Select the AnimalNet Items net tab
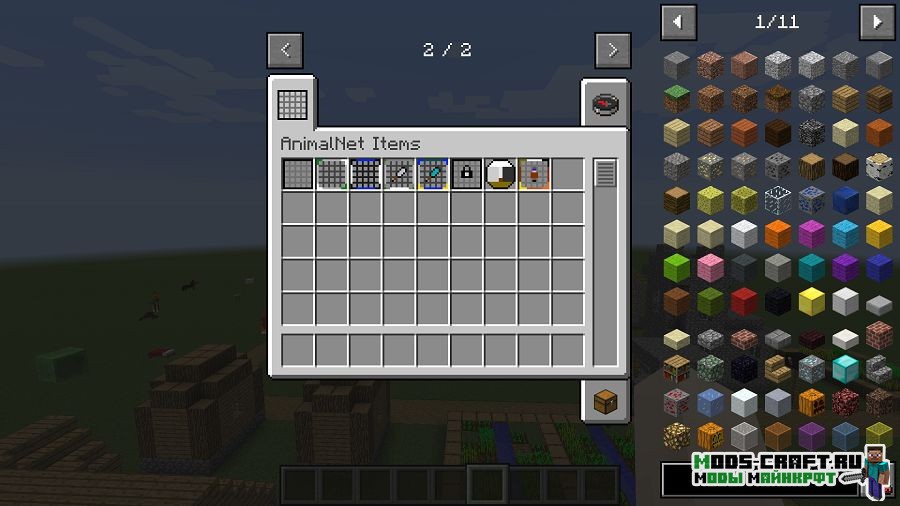The width and height of the screenshot is (900, 506). click(x=292, y=102)
